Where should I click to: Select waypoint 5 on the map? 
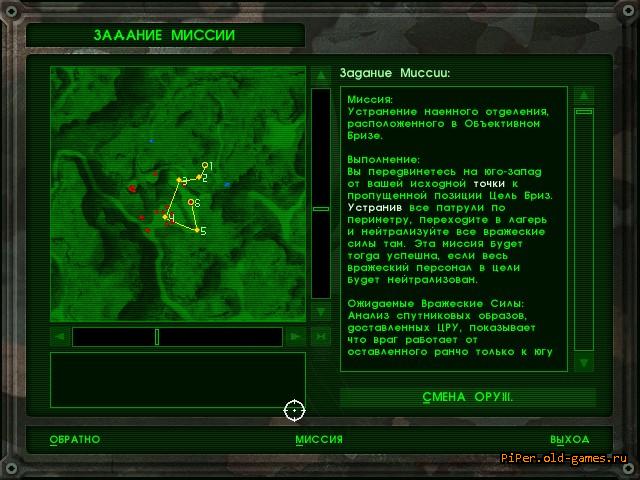[x=196, y=231]
